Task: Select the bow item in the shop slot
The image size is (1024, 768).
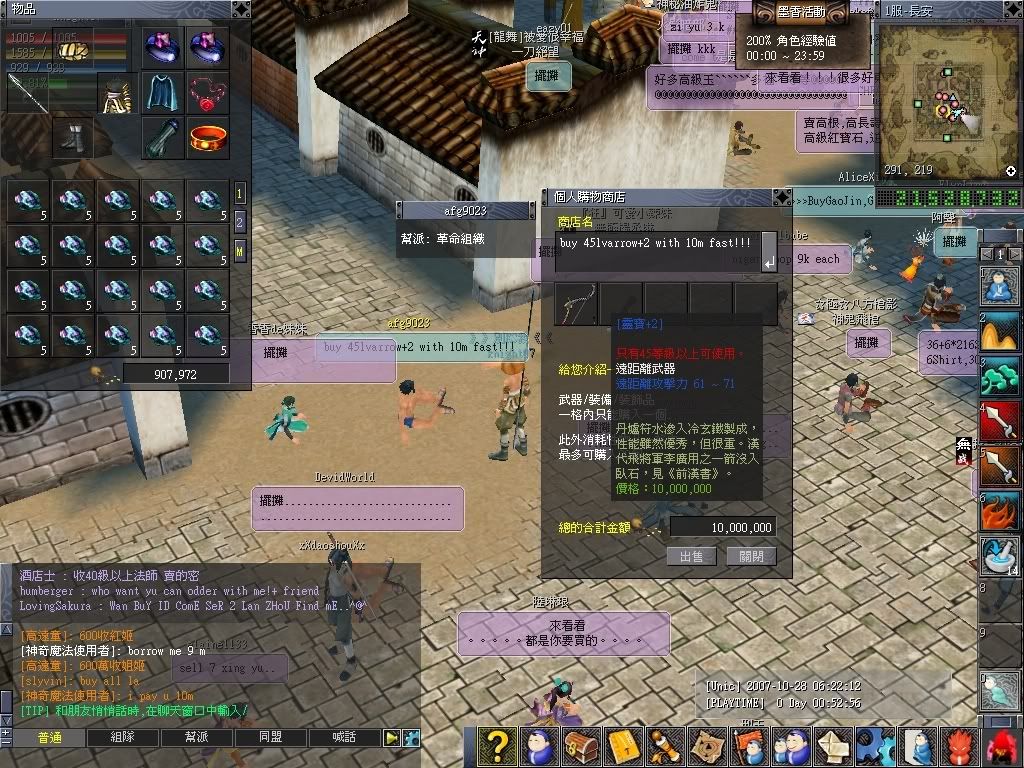Action: tap(577, 303)
